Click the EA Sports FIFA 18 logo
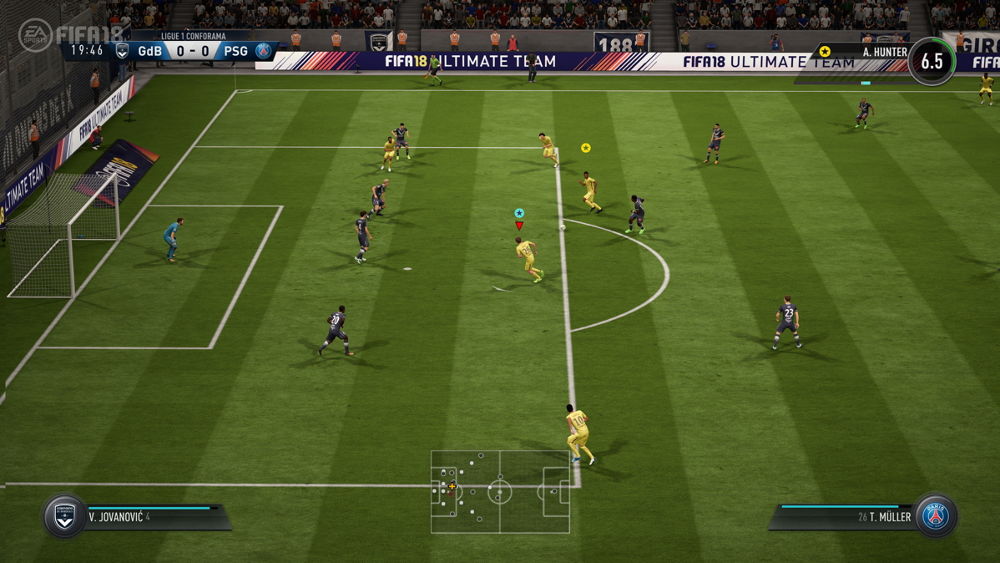The width and height of the screenshot is (1000, 563). pos(70,33)
